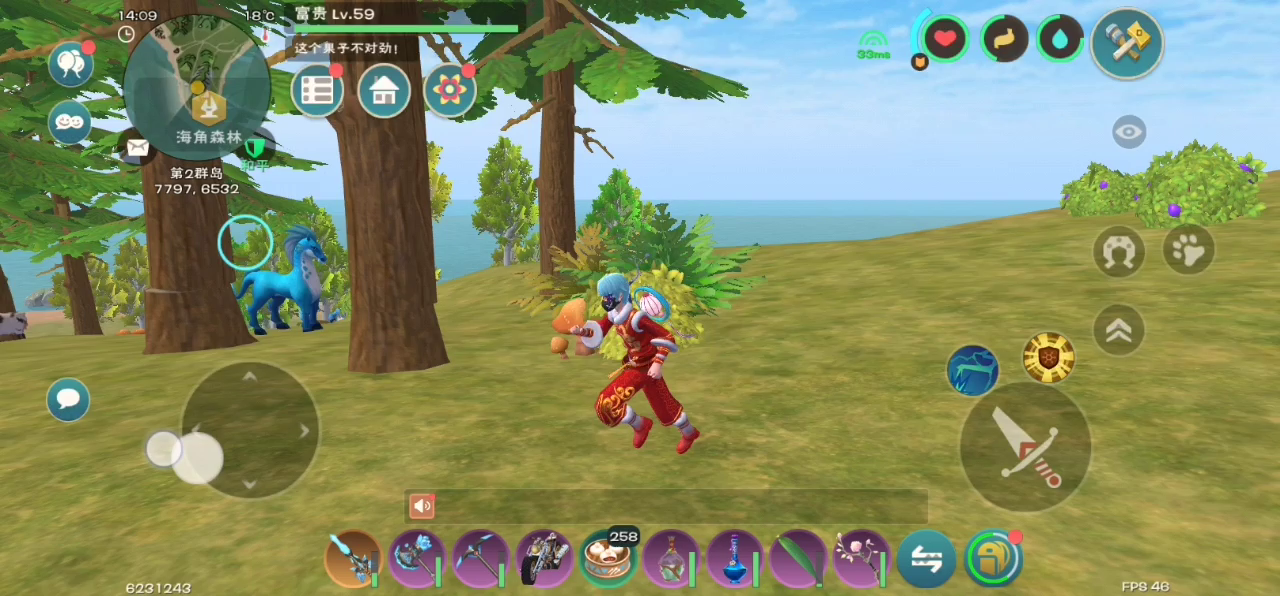Tap the house home button
Screen dimensions: 1280x596
(x=384, y=91)
